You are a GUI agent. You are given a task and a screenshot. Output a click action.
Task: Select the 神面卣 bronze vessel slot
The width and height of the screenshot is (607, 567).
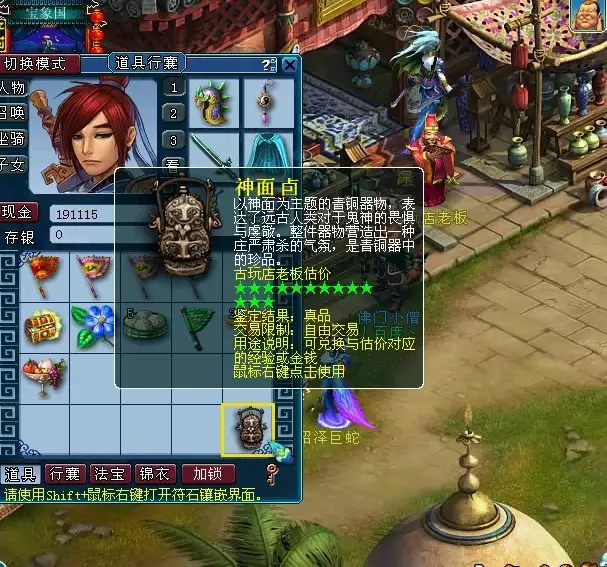tap(246, 428)
